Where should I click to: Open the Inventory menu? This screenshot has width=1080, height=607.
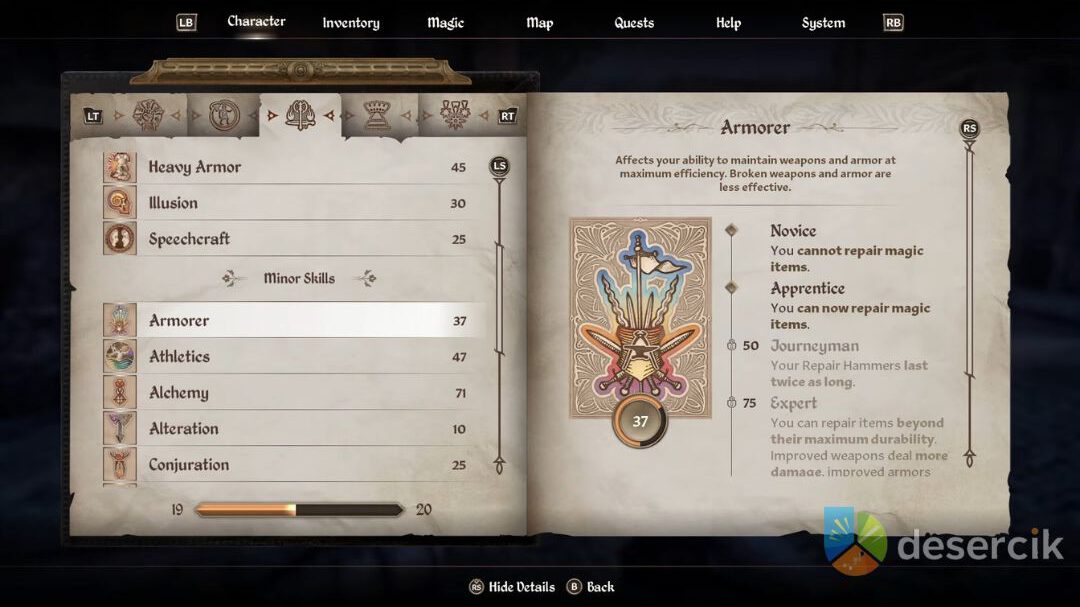coord(351,23)
